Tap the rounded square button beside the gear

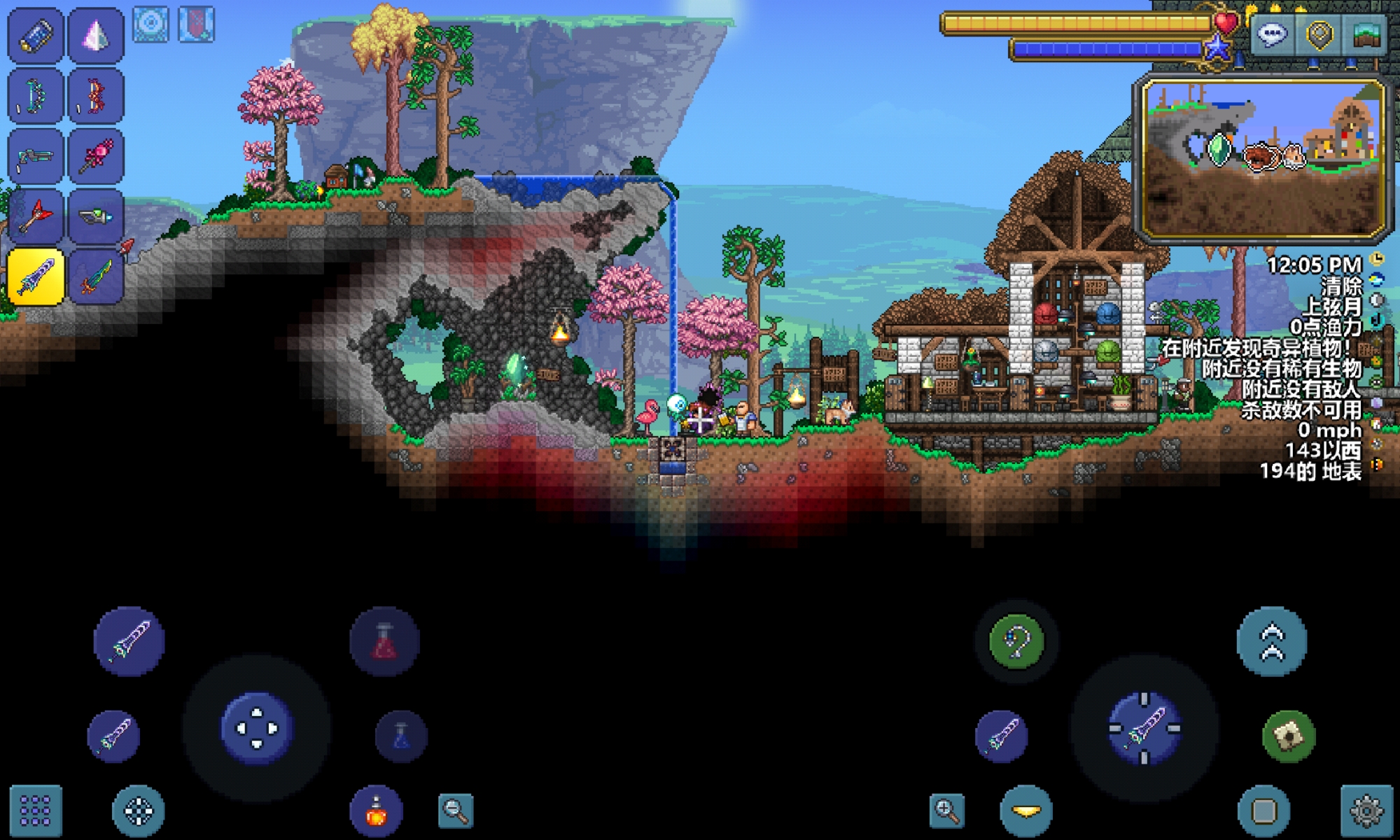1263,811
